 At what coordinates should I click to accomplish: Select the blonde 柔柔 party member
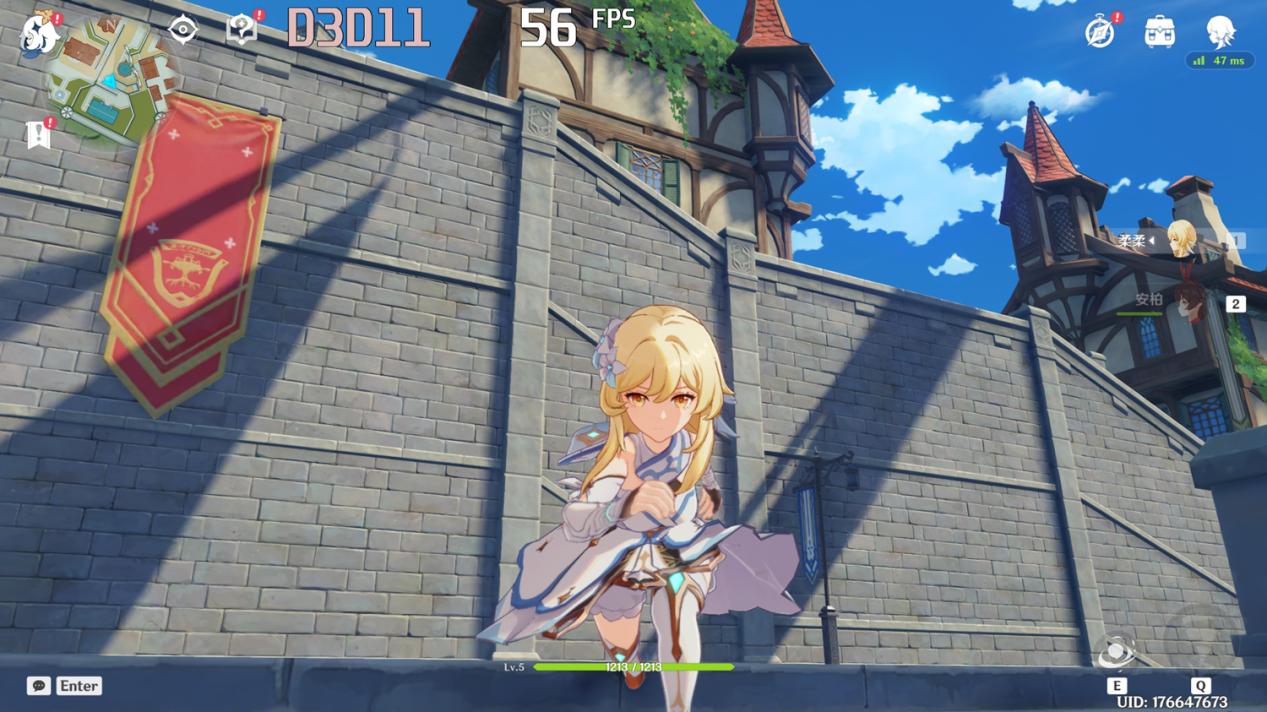click(x=1181, y=241)
